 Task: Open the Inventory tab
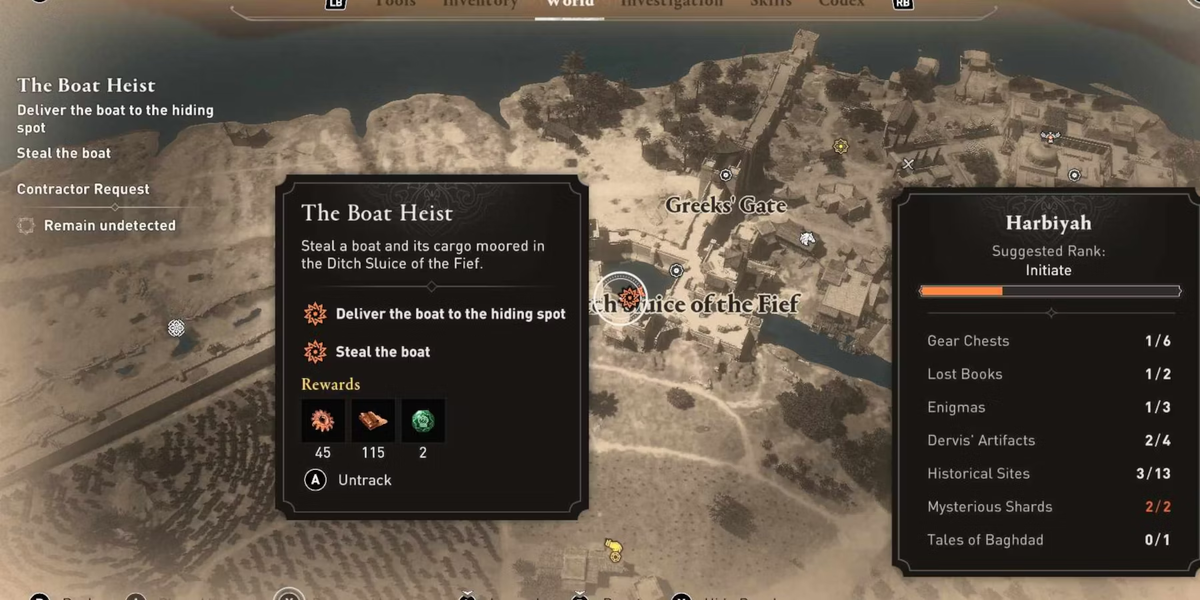point(480,4)
